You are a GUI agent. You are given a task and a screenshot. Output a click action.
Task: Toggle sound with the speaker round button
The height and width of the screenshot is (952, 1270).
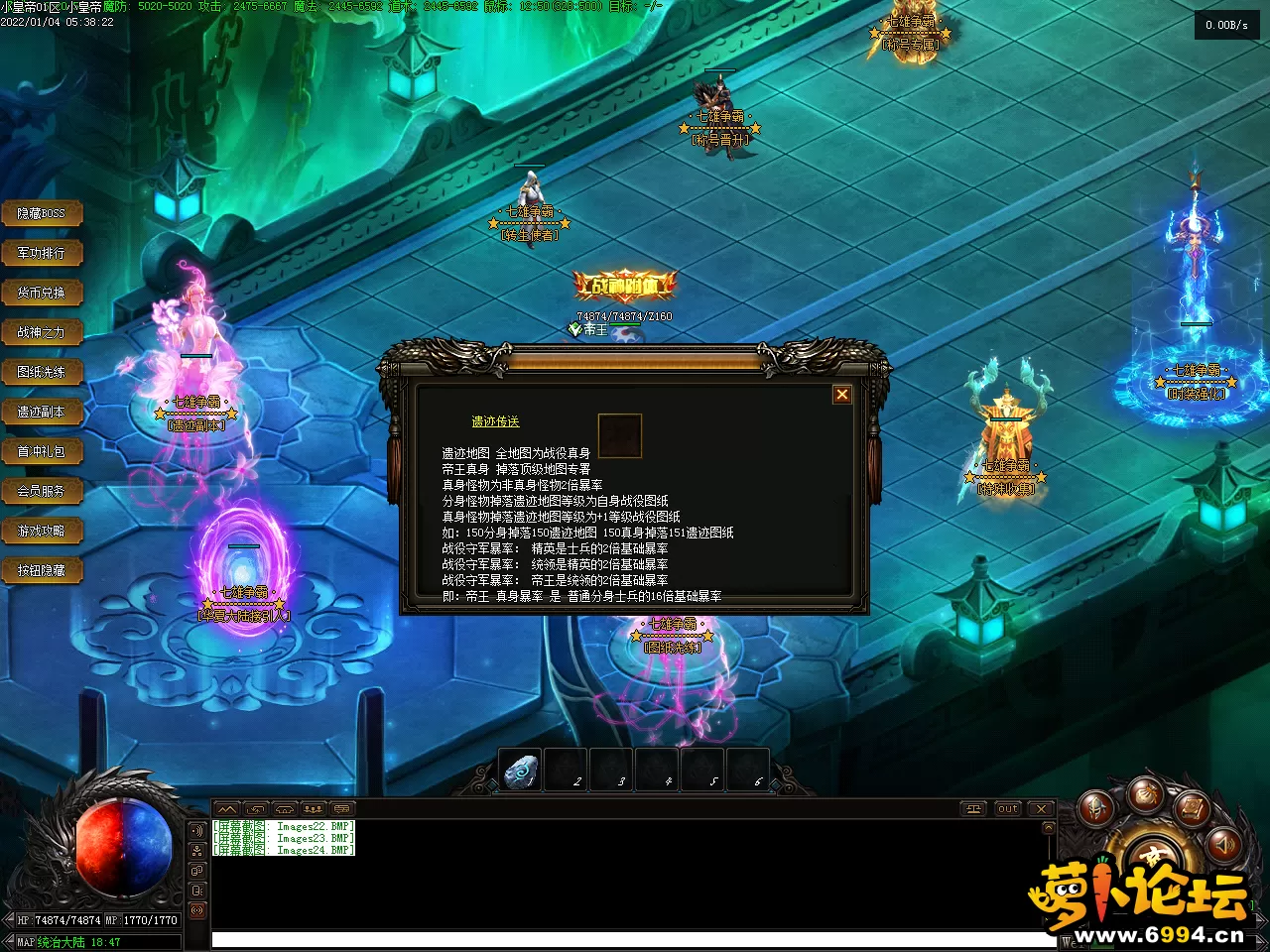click(1224, 844)
